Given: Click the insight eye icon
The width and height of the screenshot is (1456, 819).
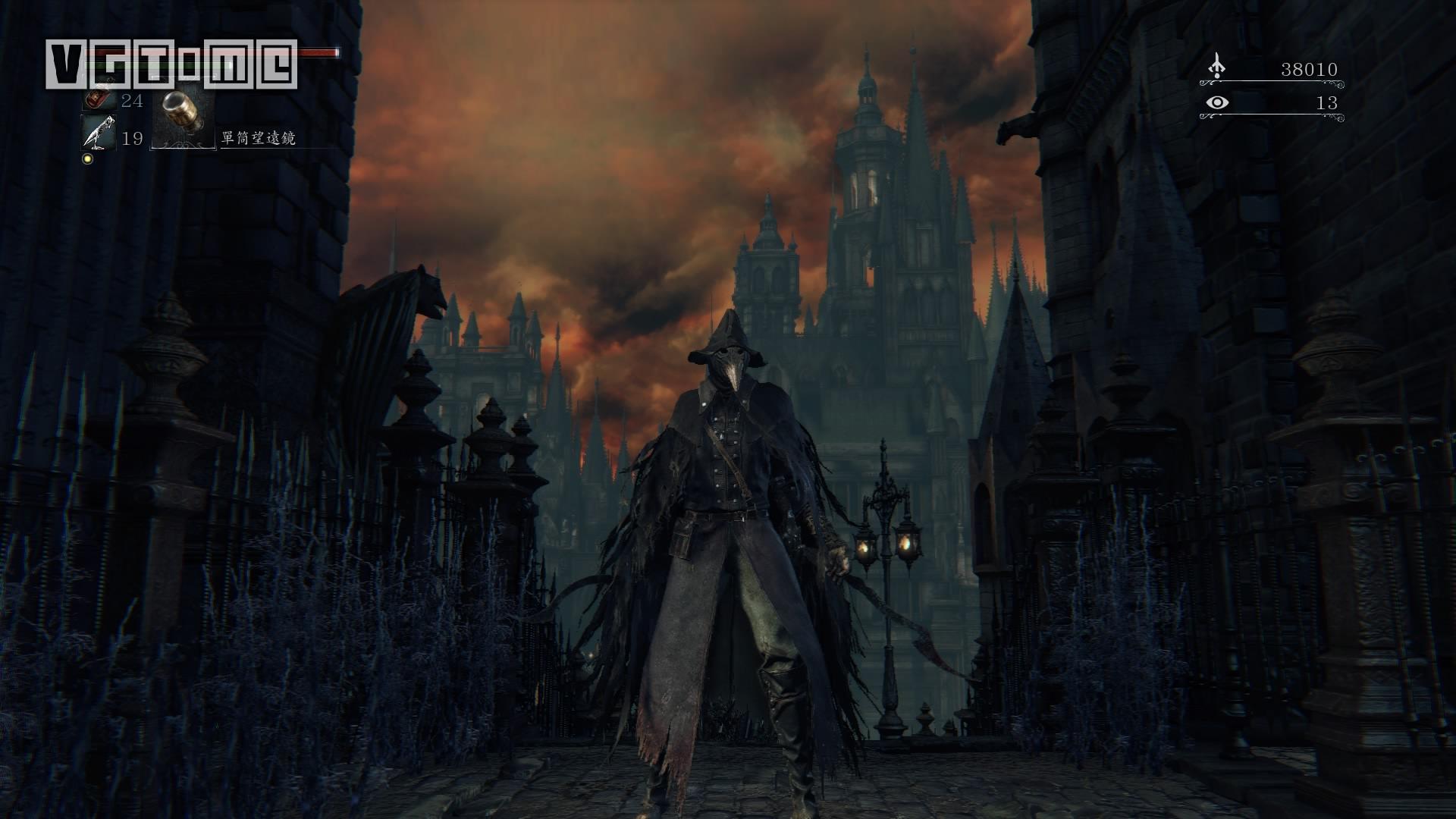Looking at the screenshot, I should [1217, 102].
